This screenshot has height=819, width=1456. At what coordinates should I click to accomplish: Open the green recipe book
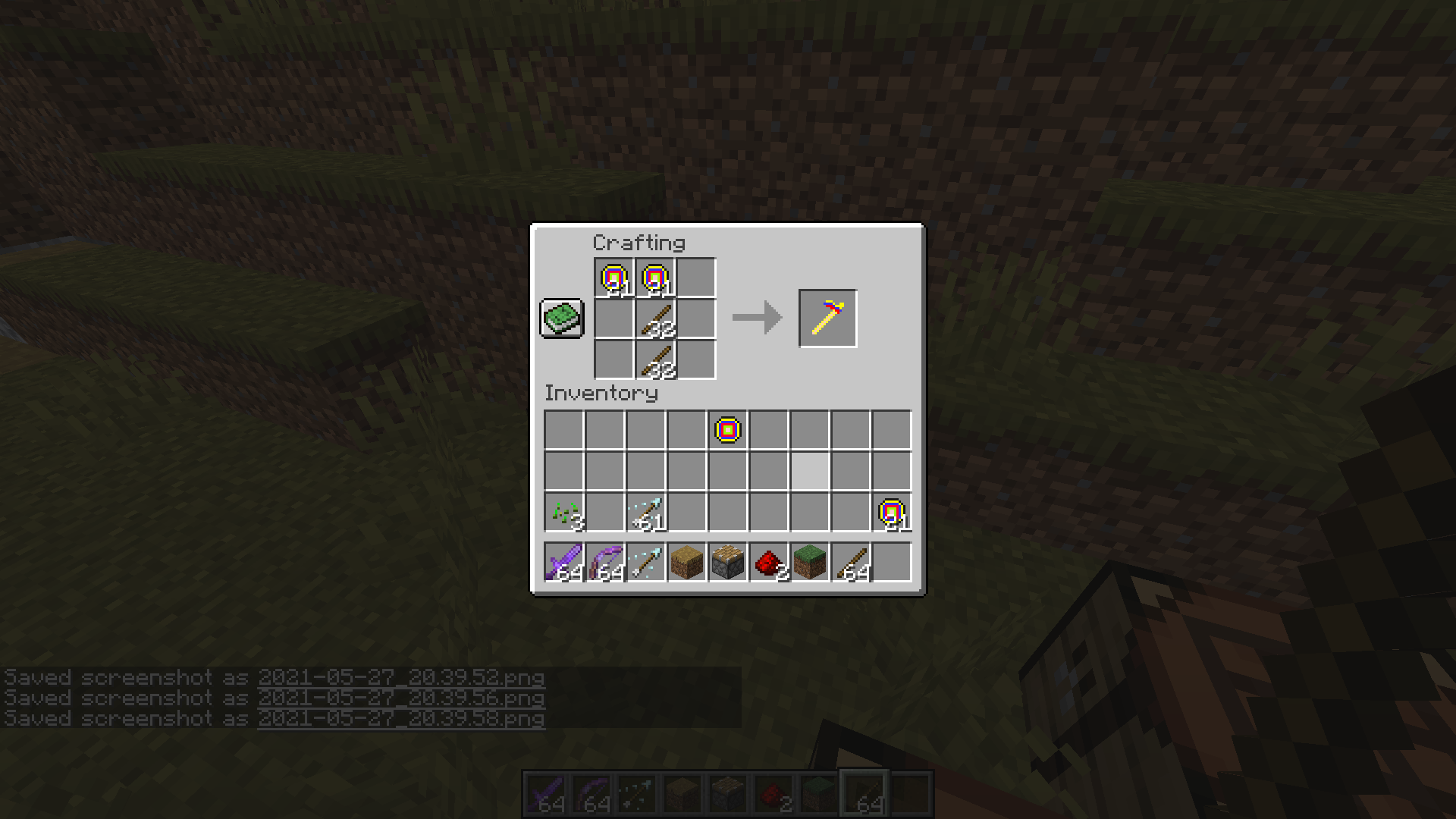[x=561, y=318]
